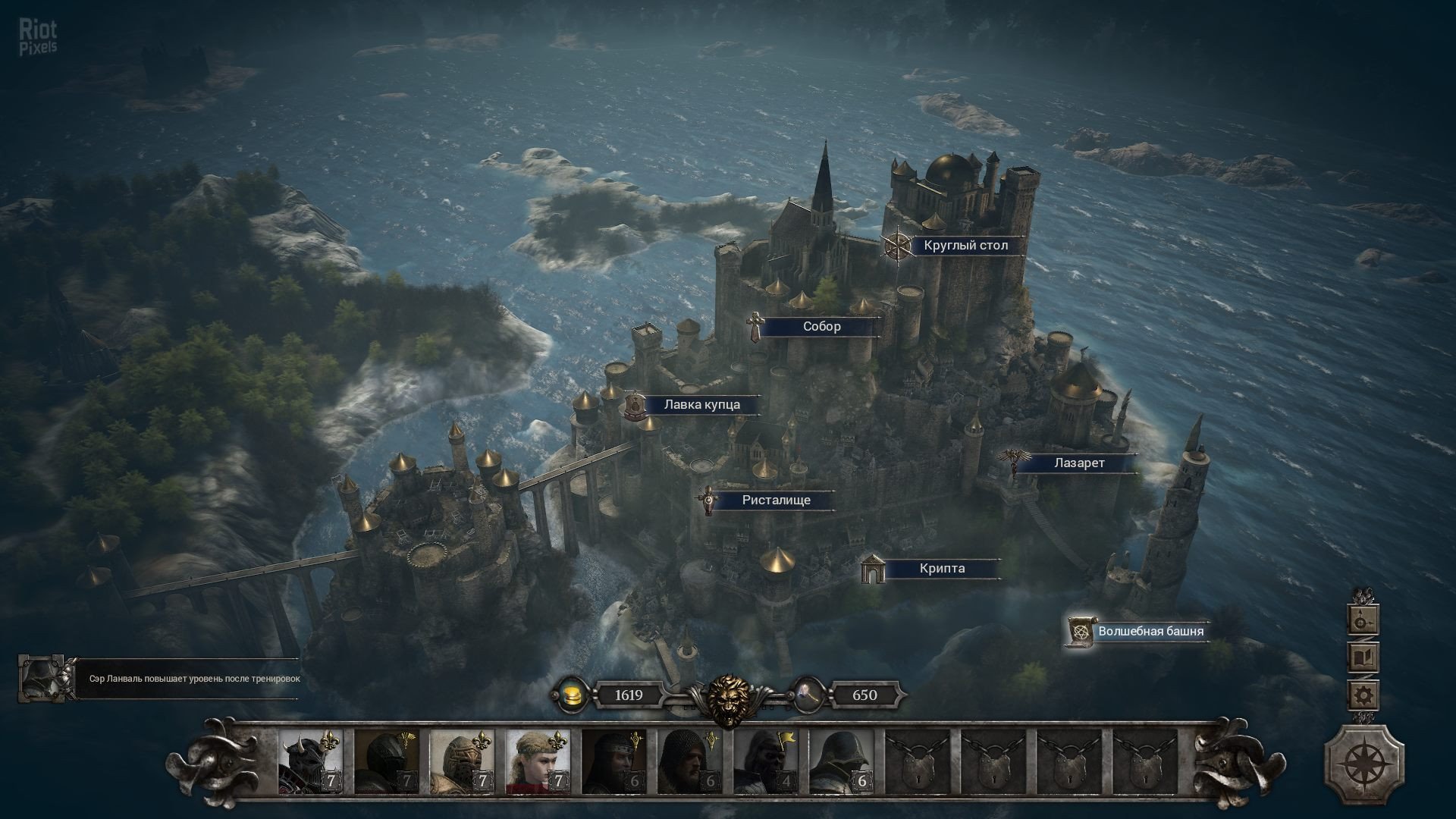1456x819 pixels.
Task: Select the Волшебная башня label
Action: pyautogui.click(x=1150, y=631)
